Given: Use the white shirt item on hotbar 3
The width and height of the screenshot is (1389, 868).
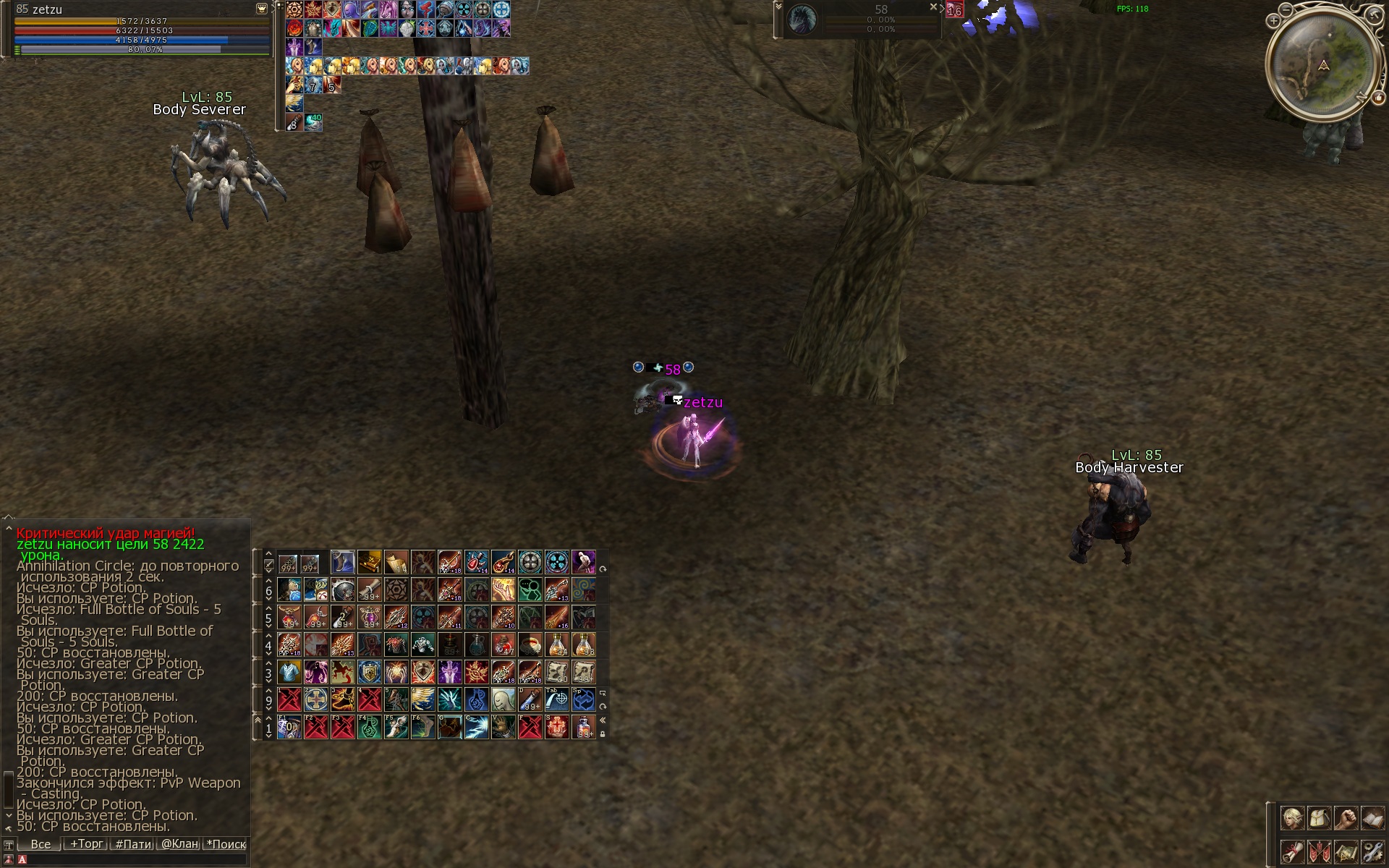Looking at the screenshot, I should click(289, 672).
